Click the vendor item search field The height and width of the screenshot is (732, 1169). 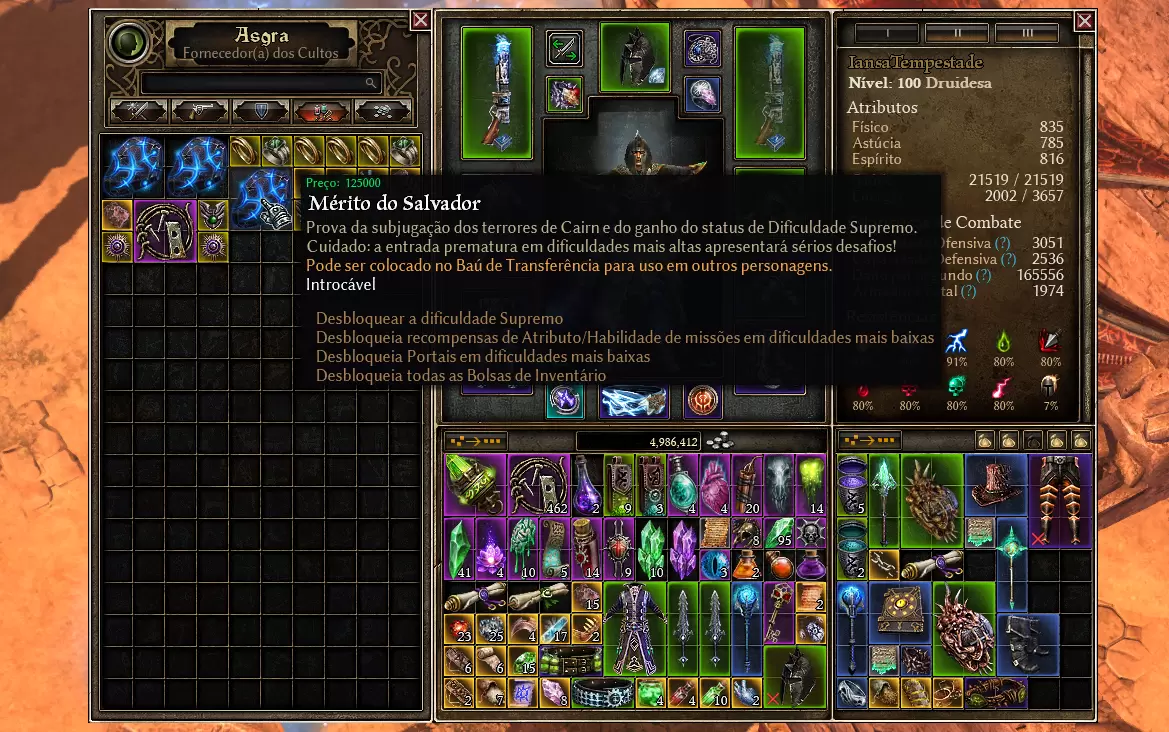(260, 83)
